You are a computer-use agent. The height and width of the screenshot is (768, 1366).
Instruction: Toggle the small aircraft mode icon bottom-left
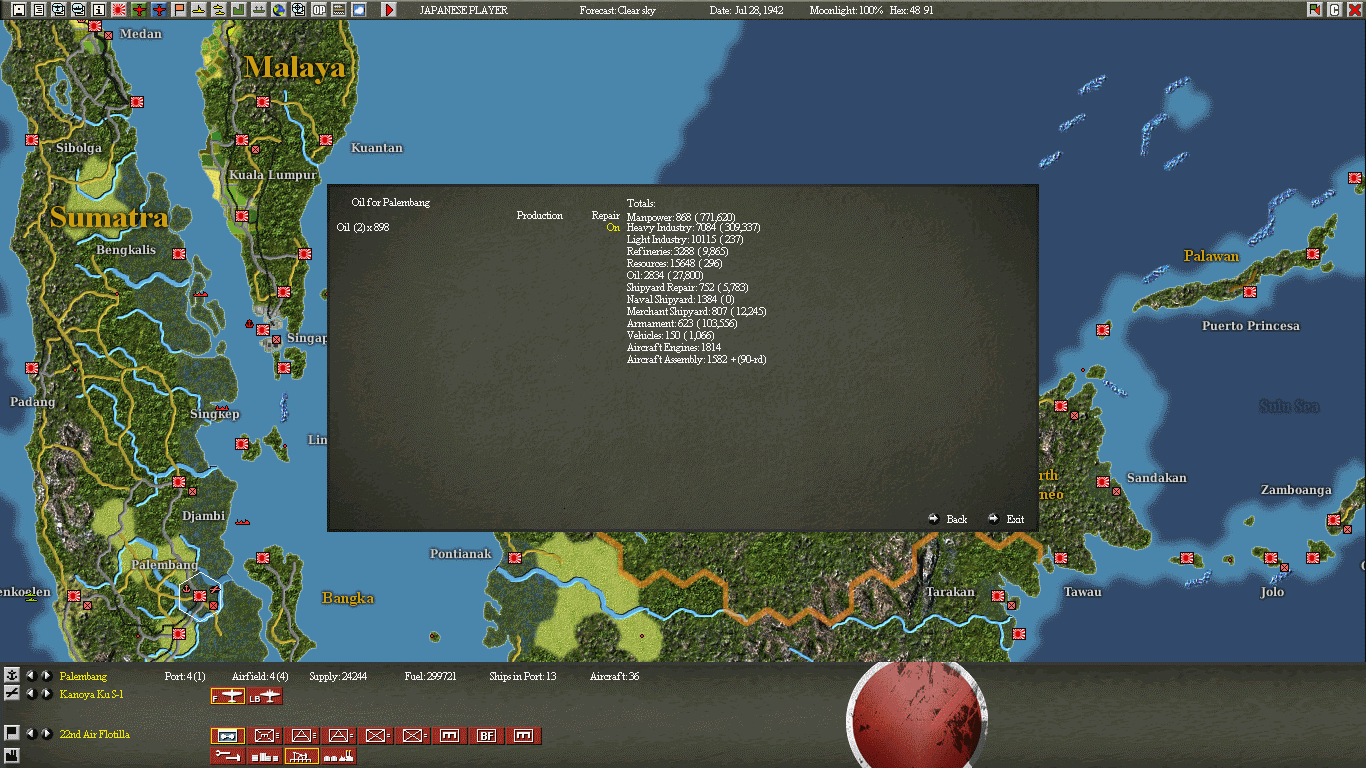pyautogui.click(x=11, y=694)
